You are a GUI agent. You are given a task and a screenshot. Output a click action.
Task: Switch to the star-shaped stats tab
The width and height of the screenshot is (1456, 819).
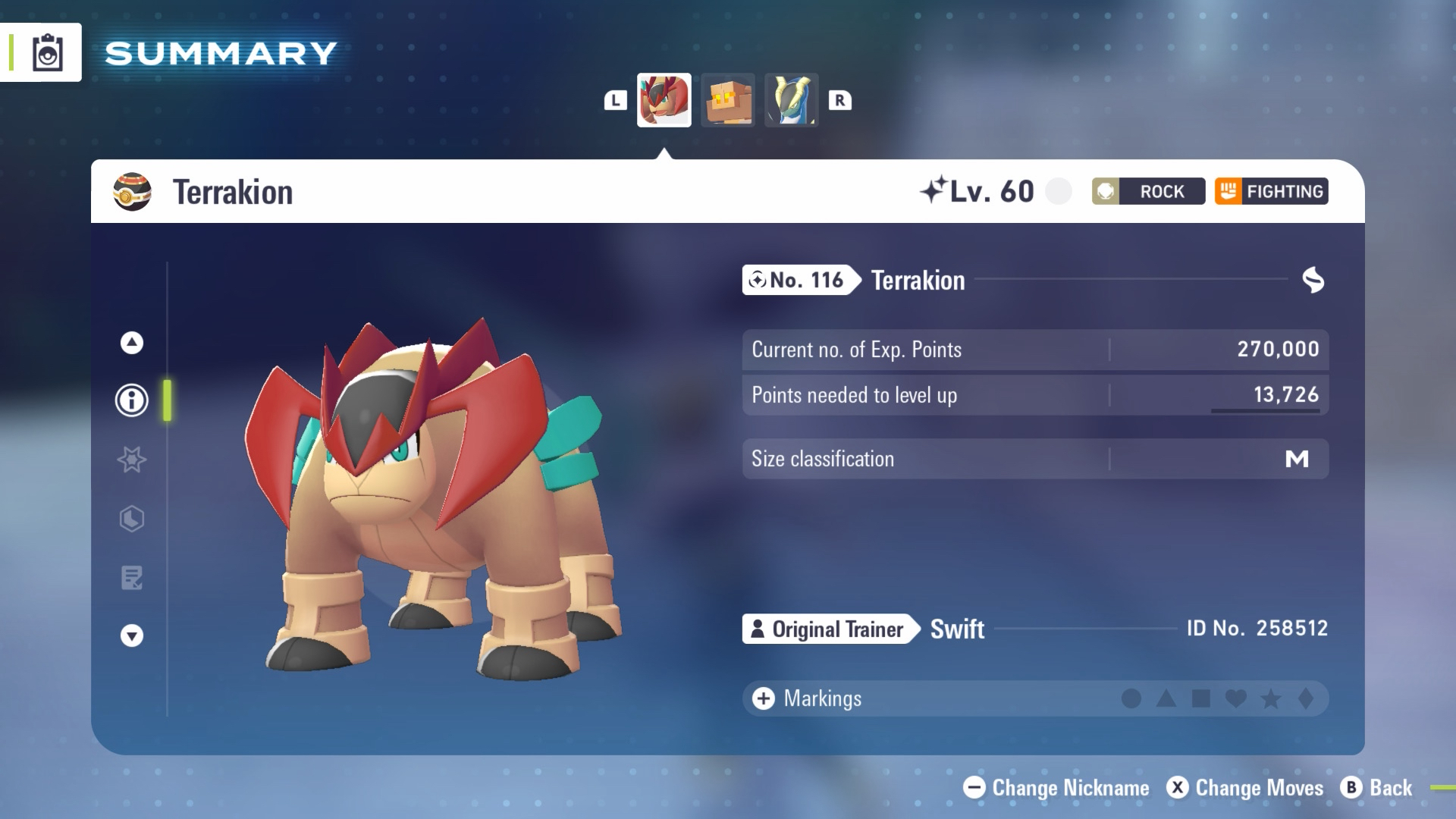(132, 460)
